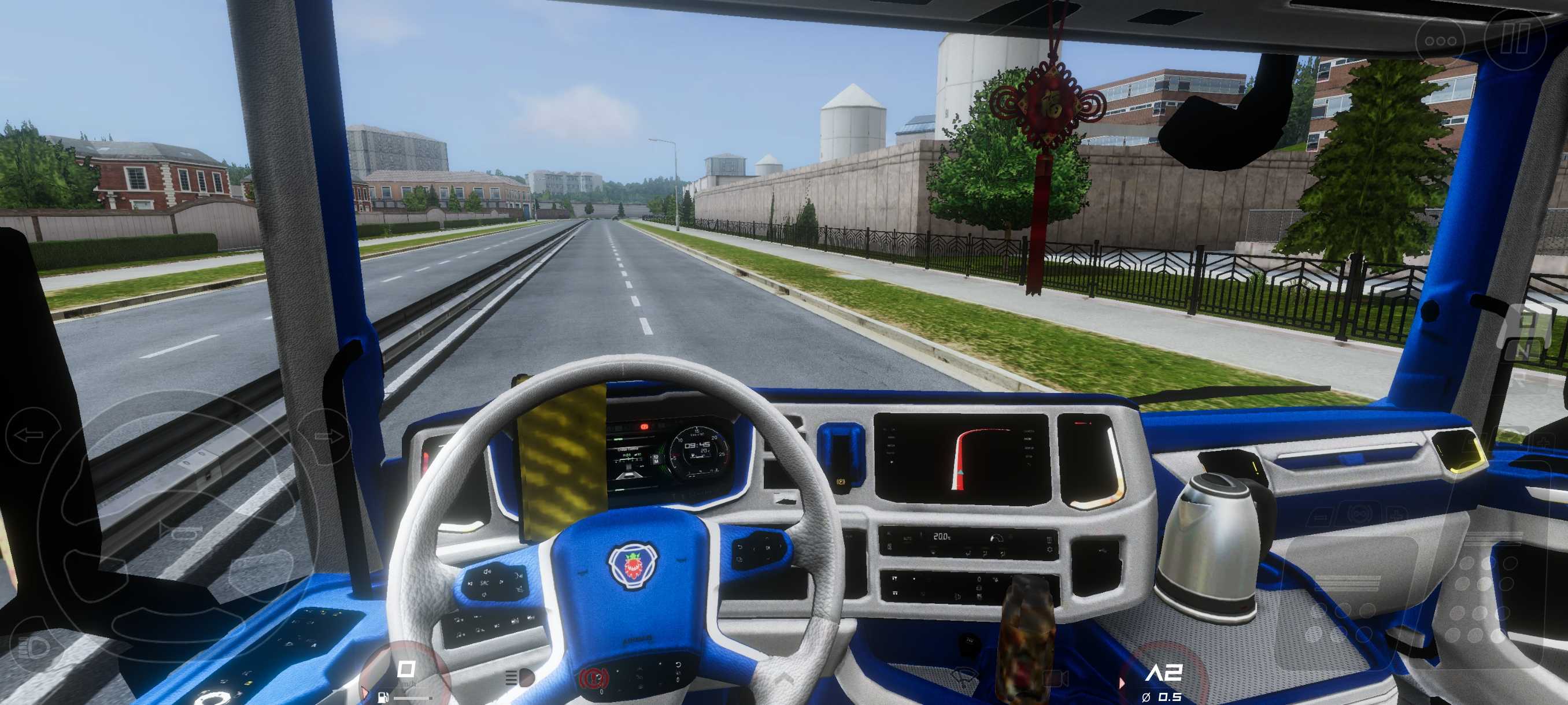Screen dimensions: 1568x705
Task: Toggle the cruise control button
Action: [1357, 515]
